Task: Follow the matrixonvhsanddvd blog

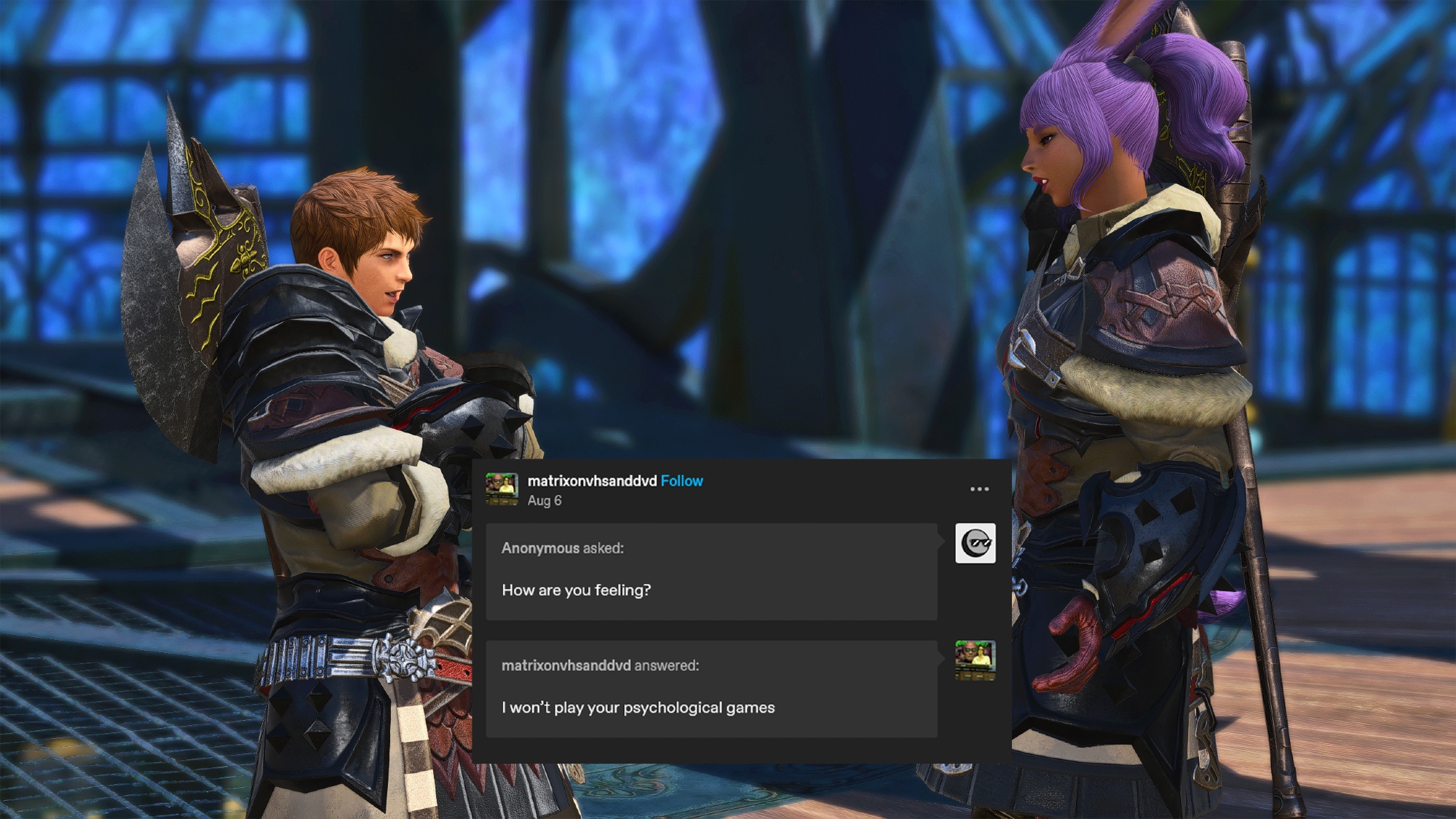Action: click(681, 481)
